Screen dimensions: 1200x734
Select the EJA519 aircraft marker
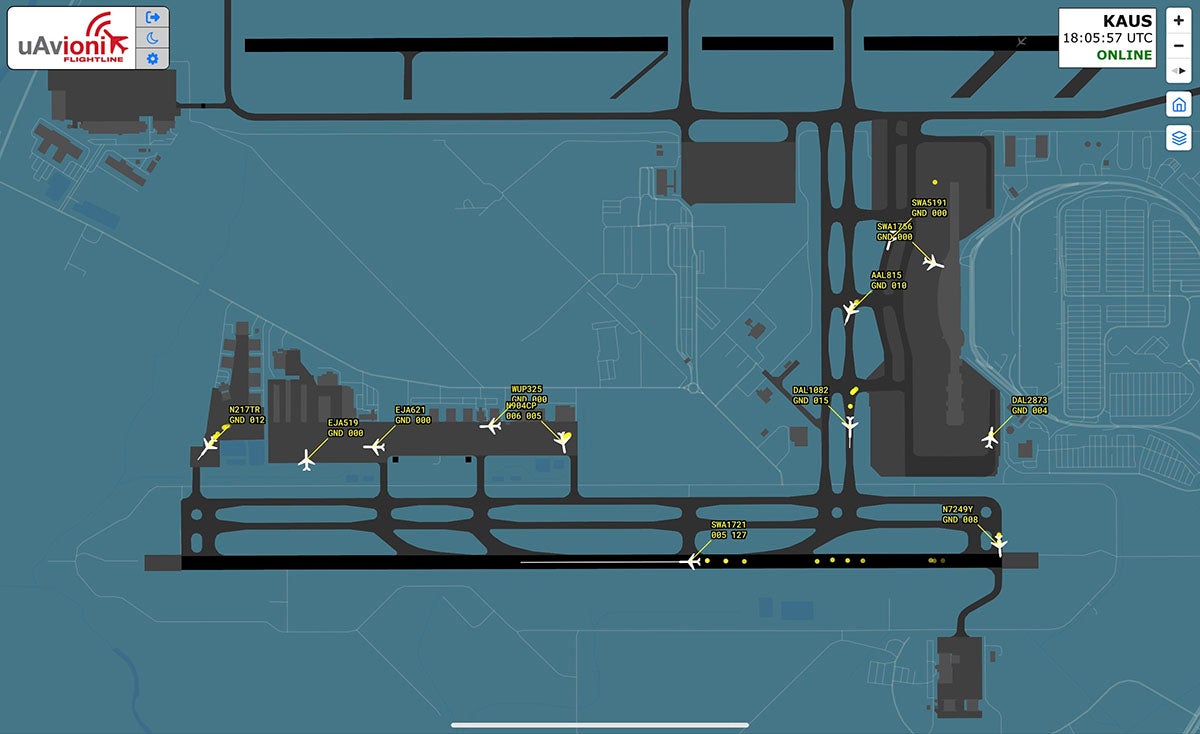[307, 459]
